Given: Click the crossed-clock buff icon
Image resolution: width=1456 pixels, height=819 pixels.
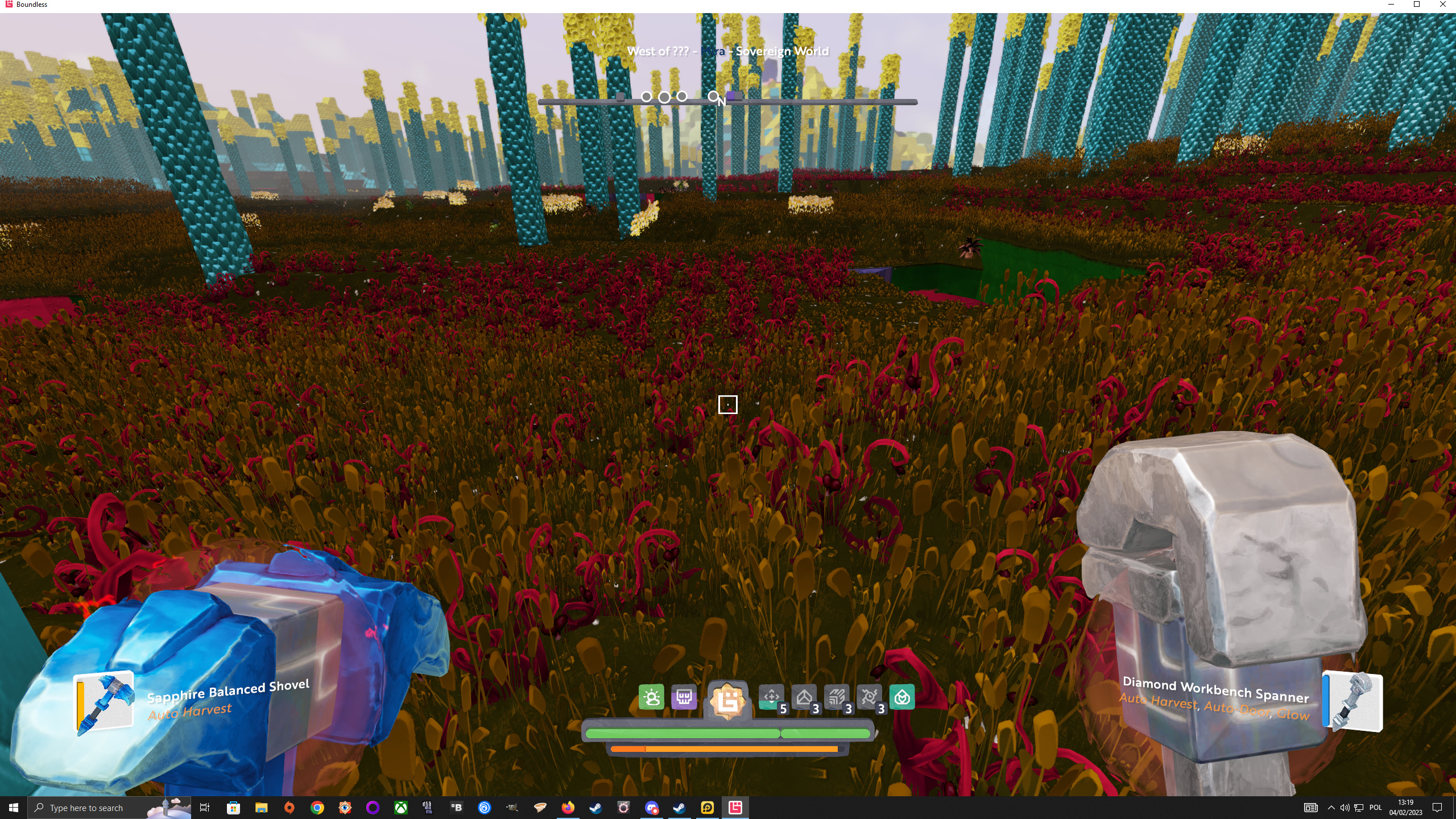Looking at the screenshot, I should [869, 697].
